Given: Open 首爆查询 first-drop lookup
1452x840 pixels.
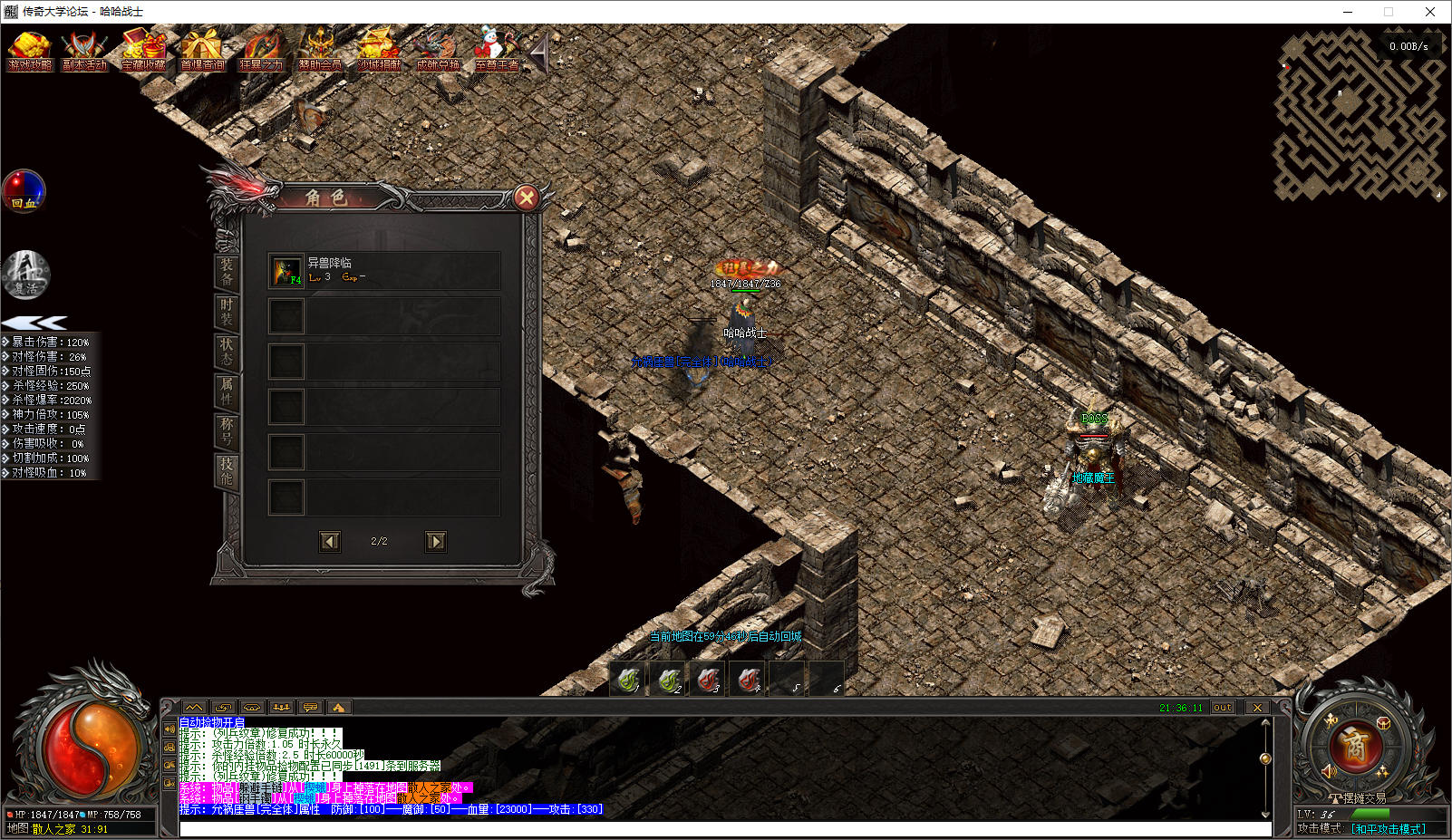Looking at the screenshot, I should pos(201,51).
